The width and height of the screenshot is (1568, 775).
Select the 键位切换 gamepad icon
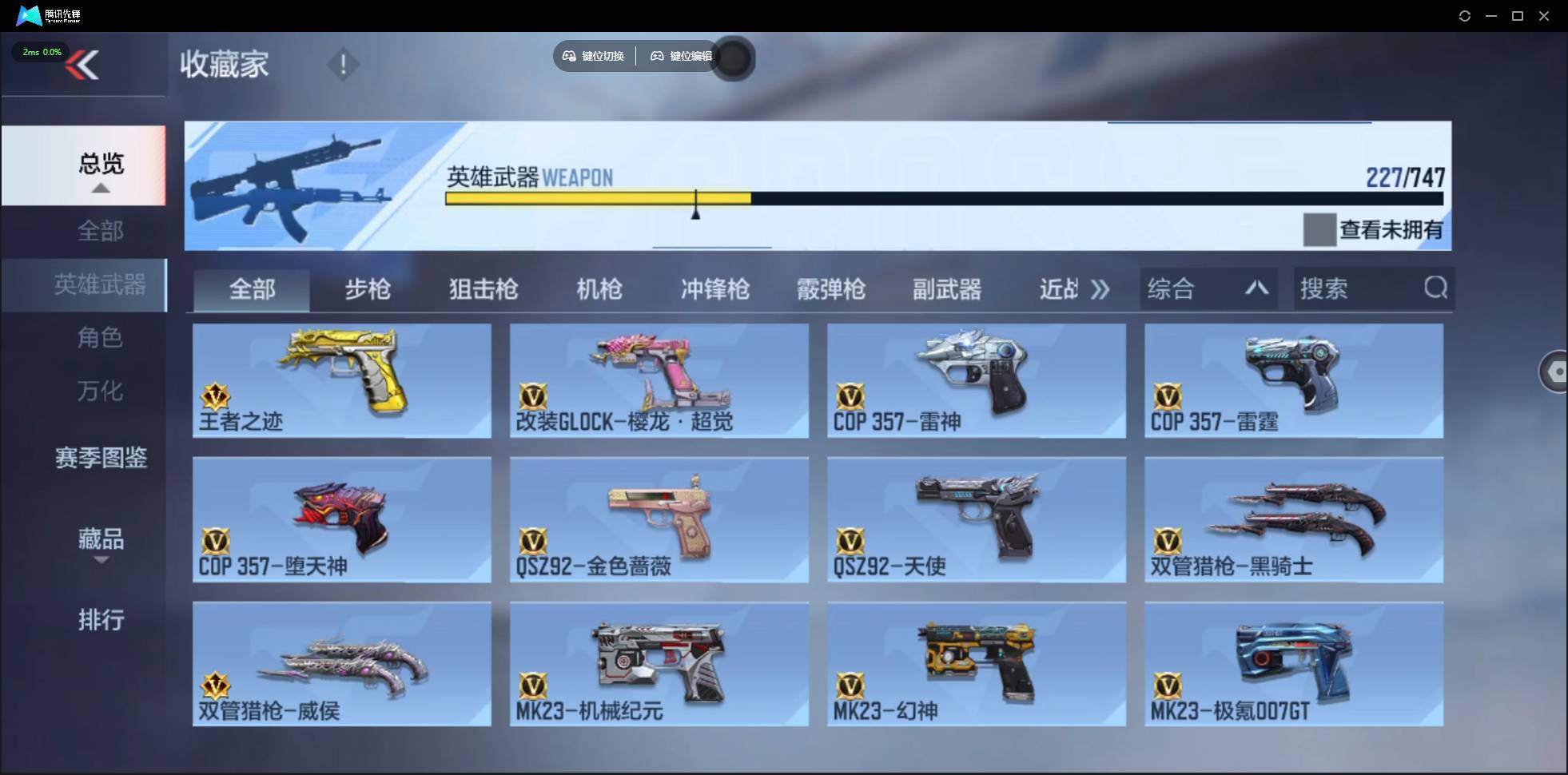569,56
